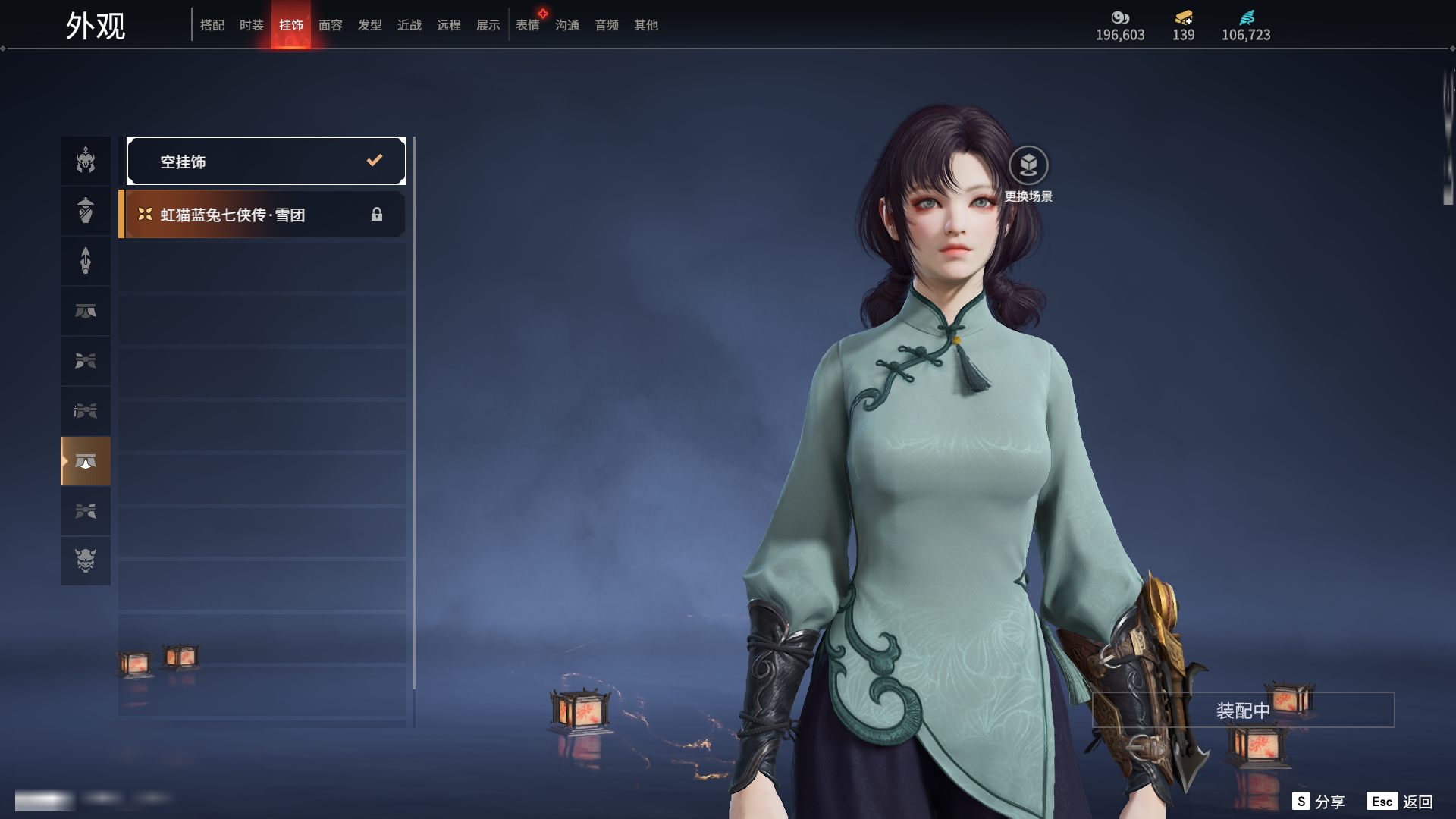Open the 沟通 tab
Screen dimensions: 1456x819
click(x=567, y=25)
